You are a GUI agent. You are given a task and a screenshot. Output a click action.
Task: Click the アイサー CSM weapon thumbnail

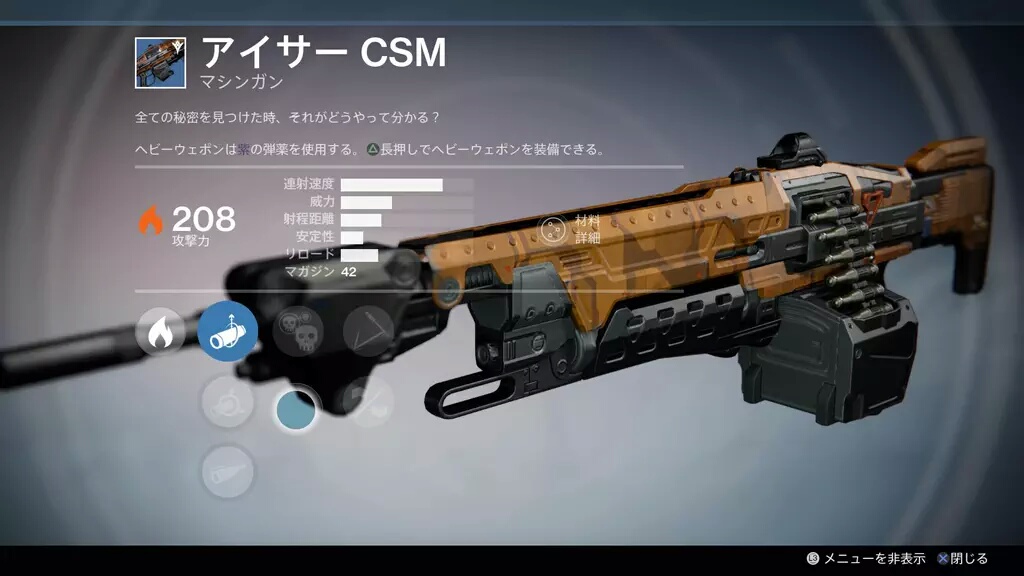[161, 62]
